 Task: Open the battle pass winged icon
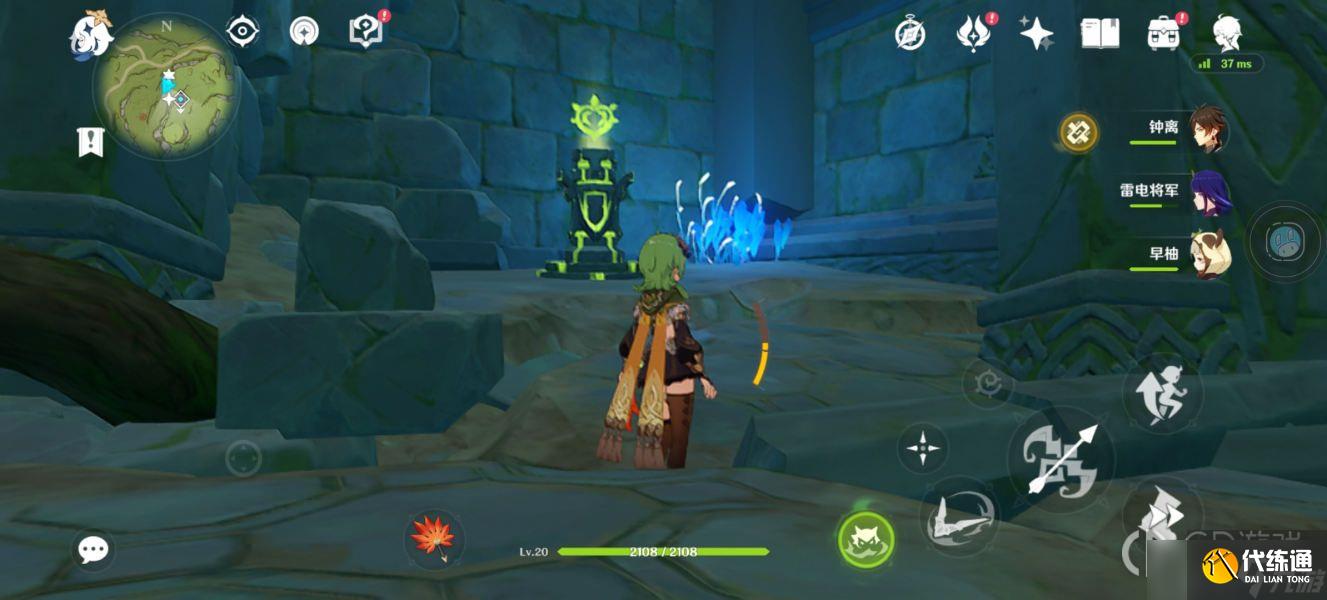(972, 34)
